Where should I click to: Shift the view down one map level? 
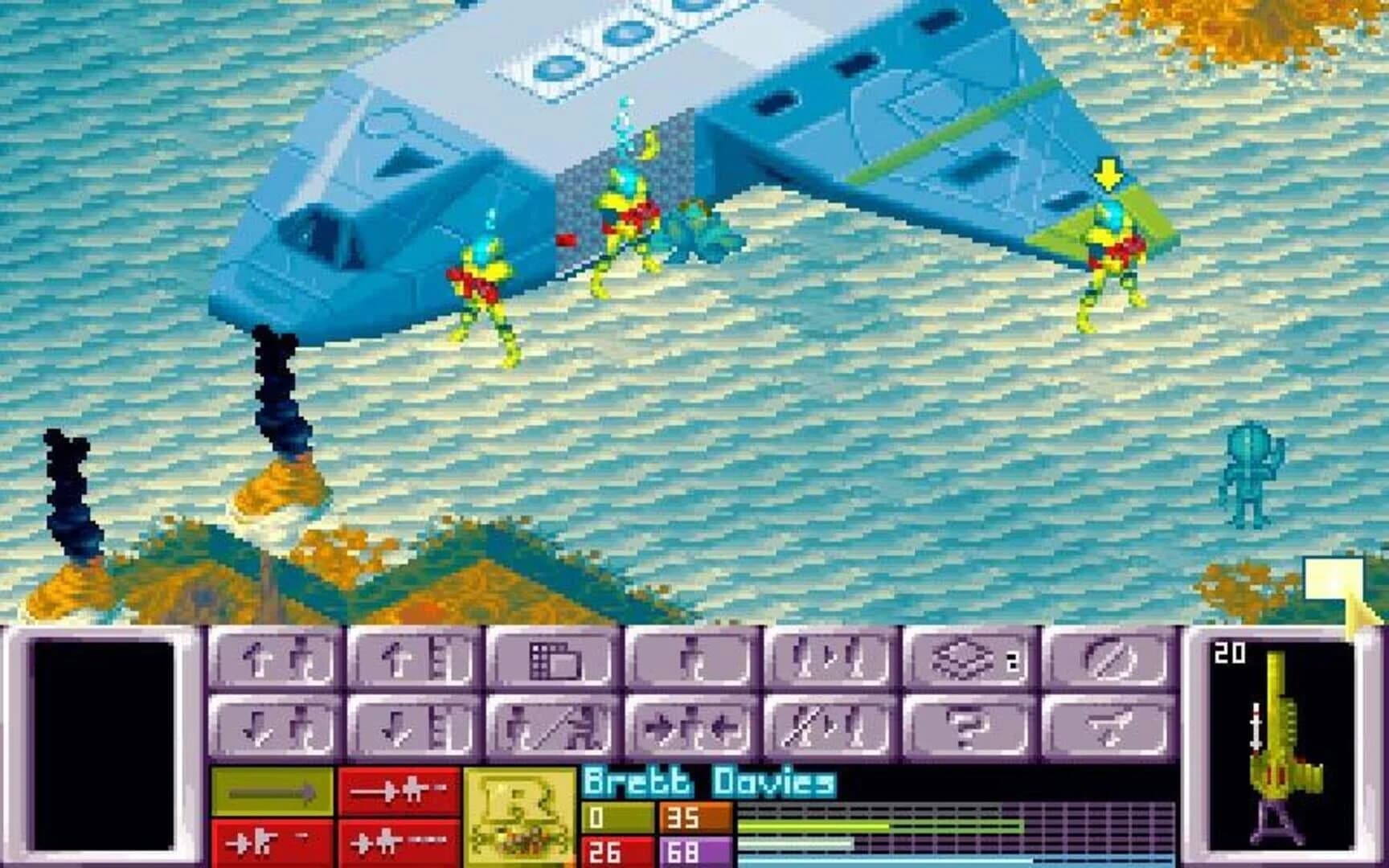coord(418,727)
